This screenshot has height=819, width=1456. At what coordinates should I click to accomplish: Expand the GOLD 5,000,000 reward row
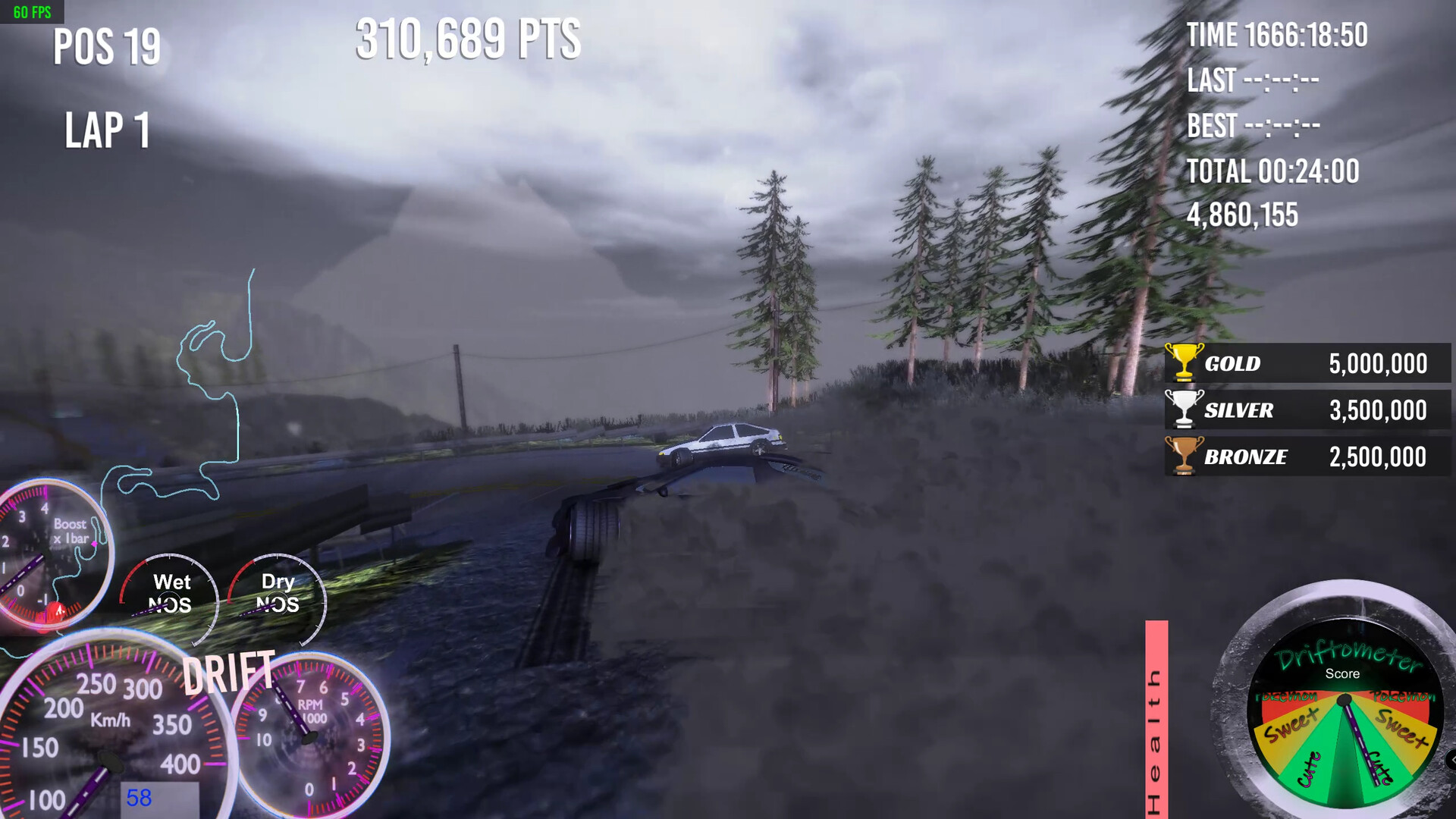[1308, 363]
